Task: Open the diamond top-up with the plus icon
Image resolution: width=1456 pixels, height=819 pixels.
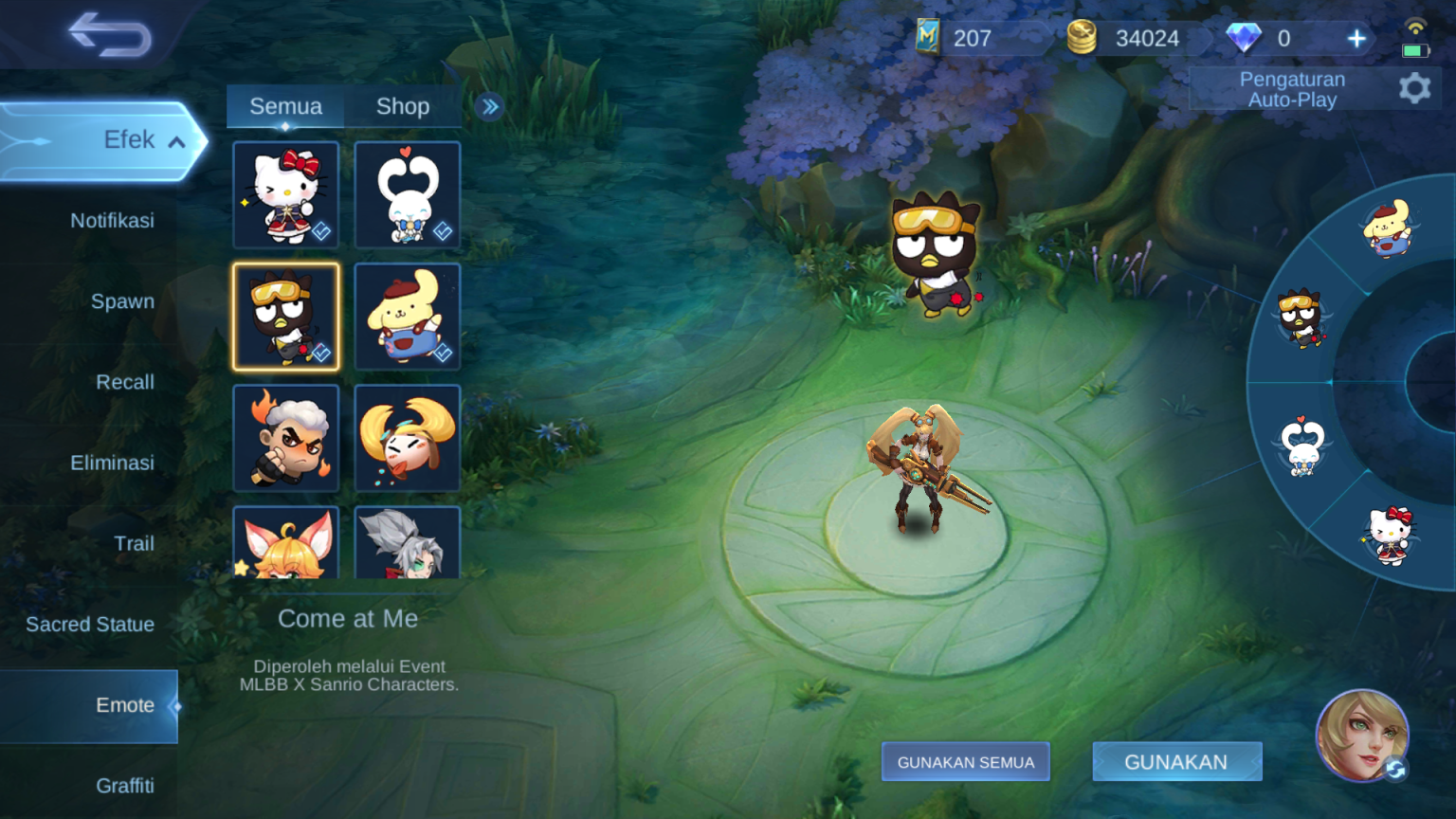Action: [1356, 38]
